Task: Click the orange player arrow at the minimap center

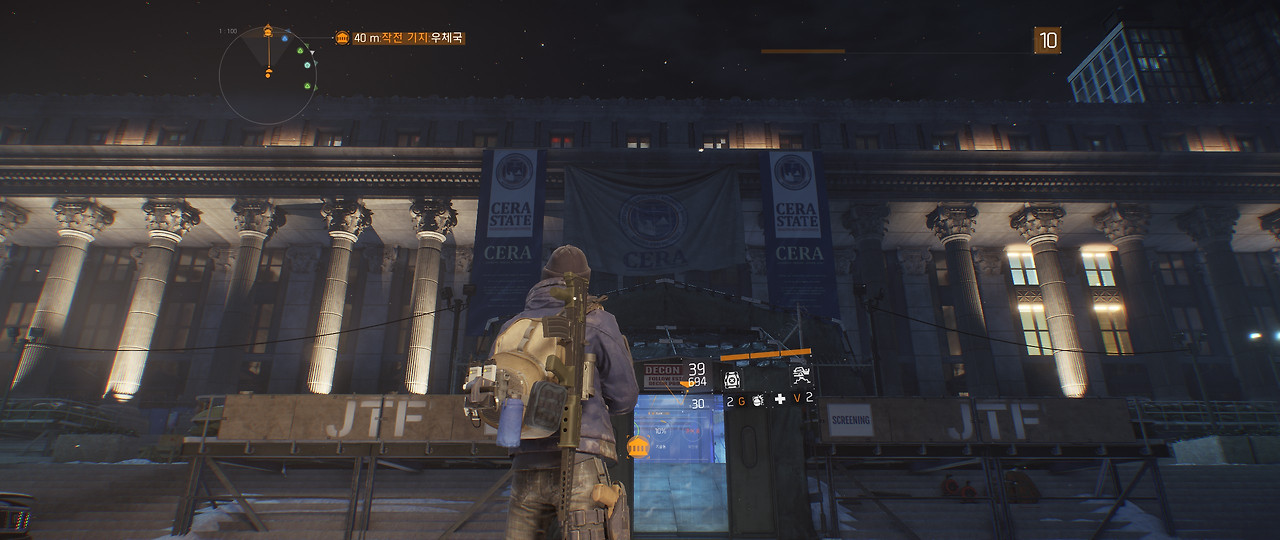Action: (x=268, y=72)
